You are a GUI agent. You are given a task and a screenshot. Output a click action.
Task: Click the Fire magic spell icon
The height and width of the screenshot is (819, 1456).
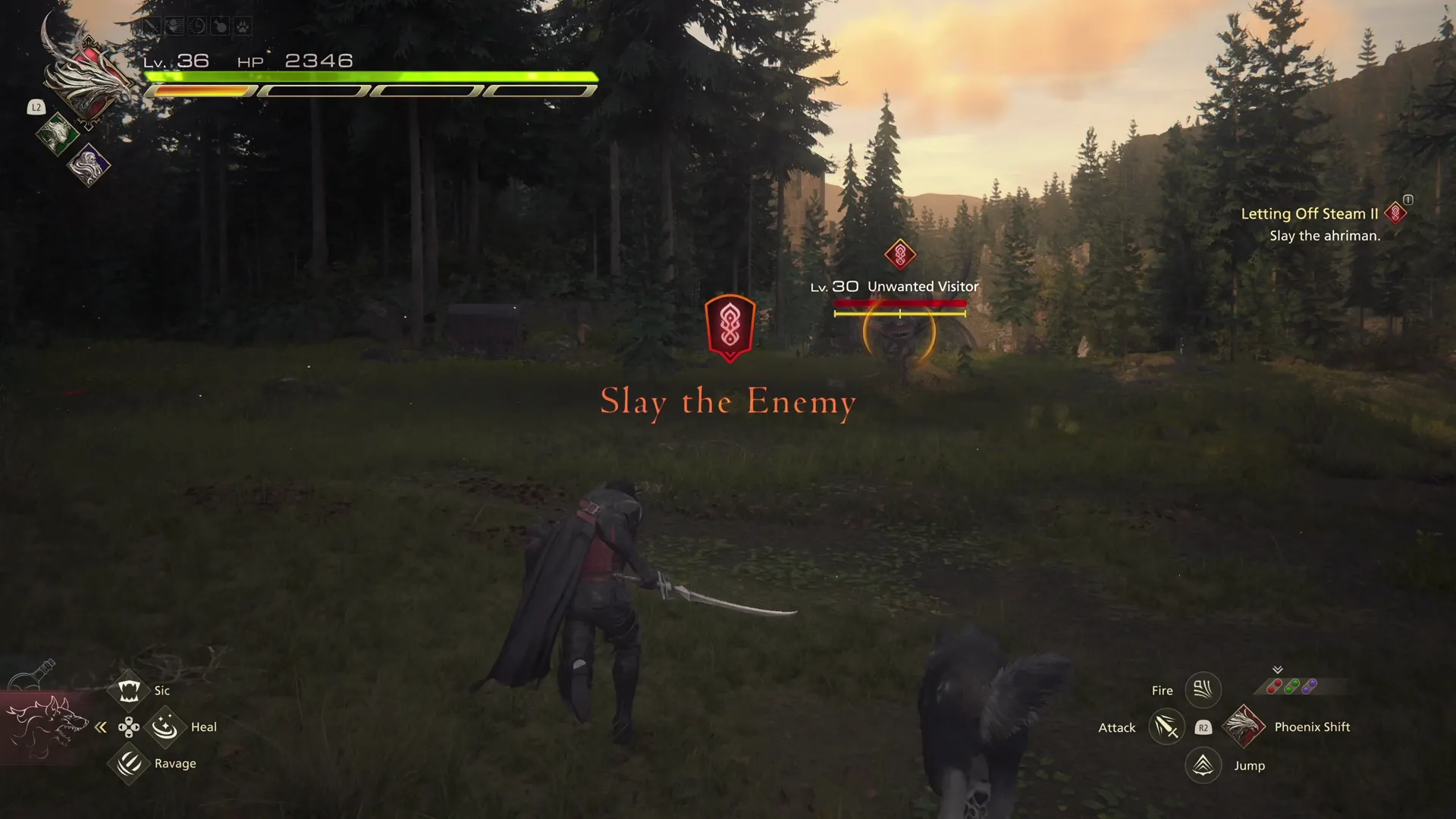1202,690
